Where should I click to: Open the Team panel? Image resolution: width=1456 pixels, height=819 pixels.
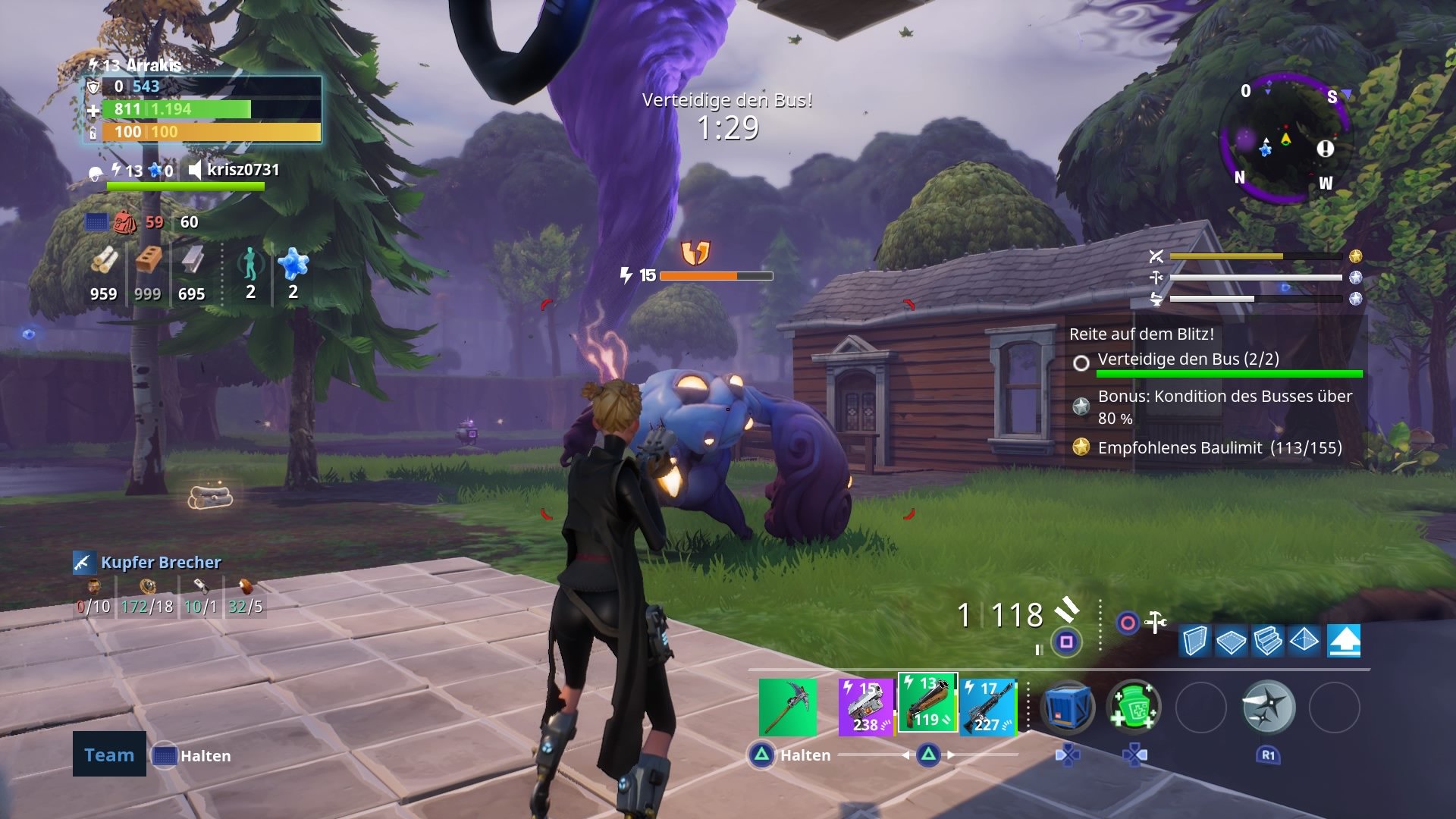(108, 755)
